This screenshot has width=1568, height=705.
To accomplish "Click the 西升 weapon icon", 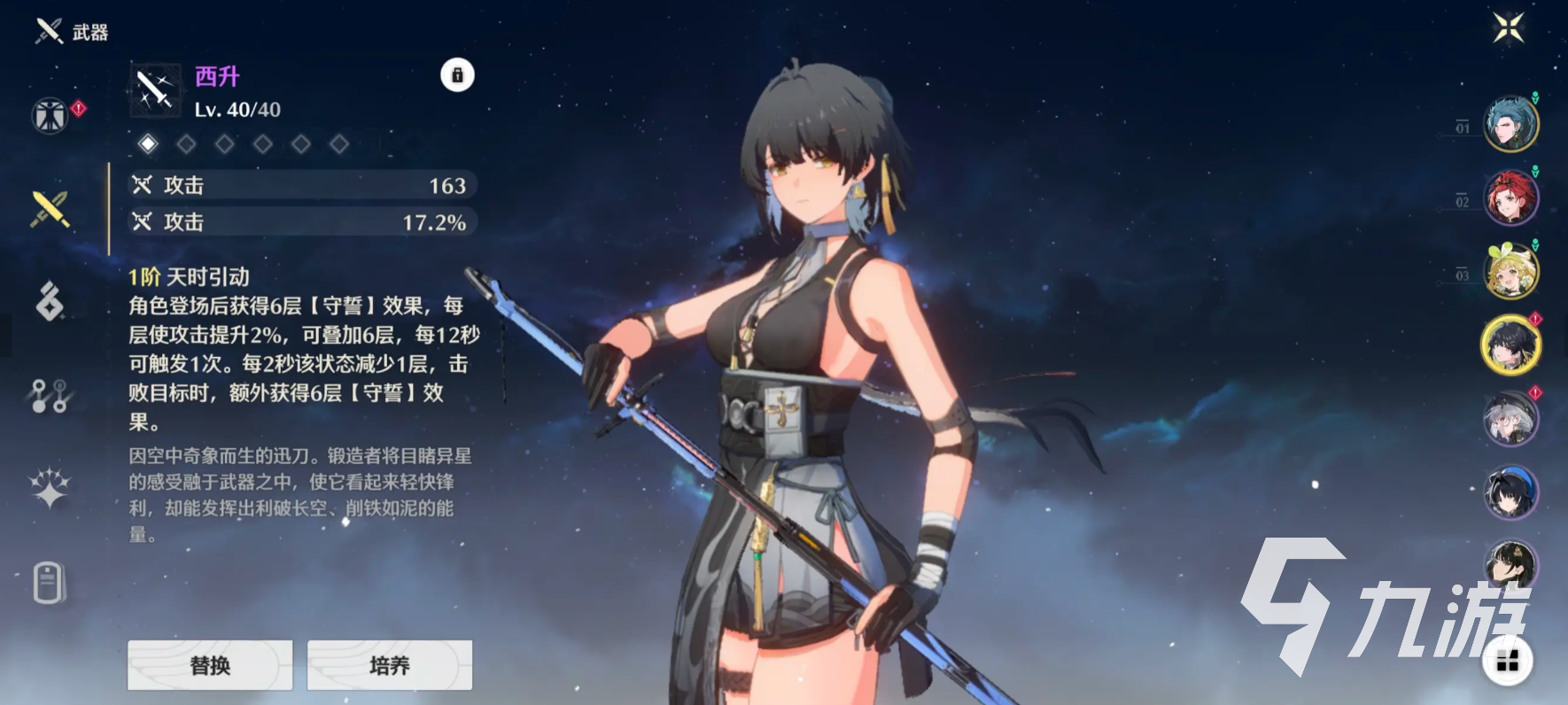I will (x=155, y=90).
